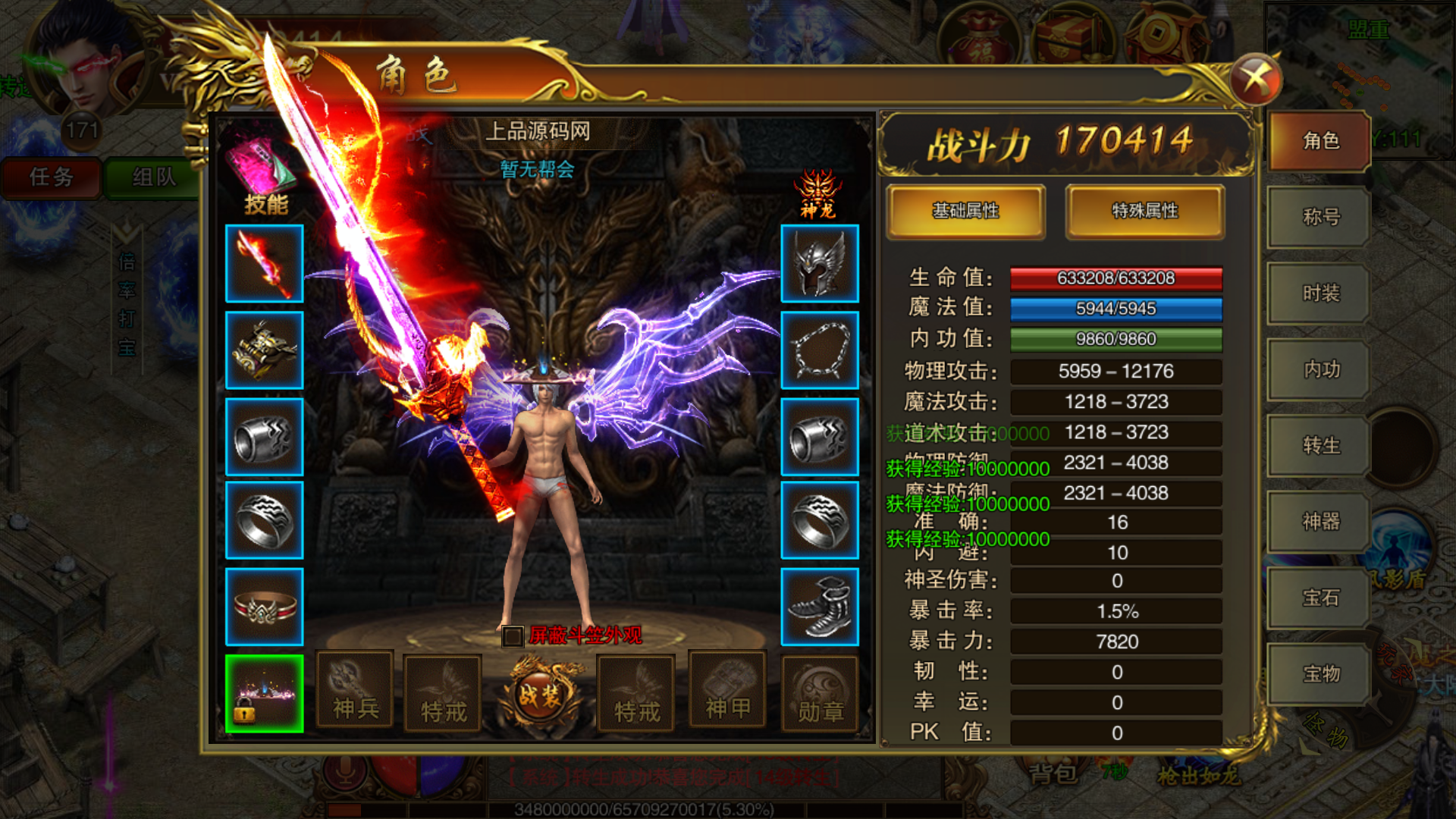Show 基础属性 basic attributes

pos(965,211)
